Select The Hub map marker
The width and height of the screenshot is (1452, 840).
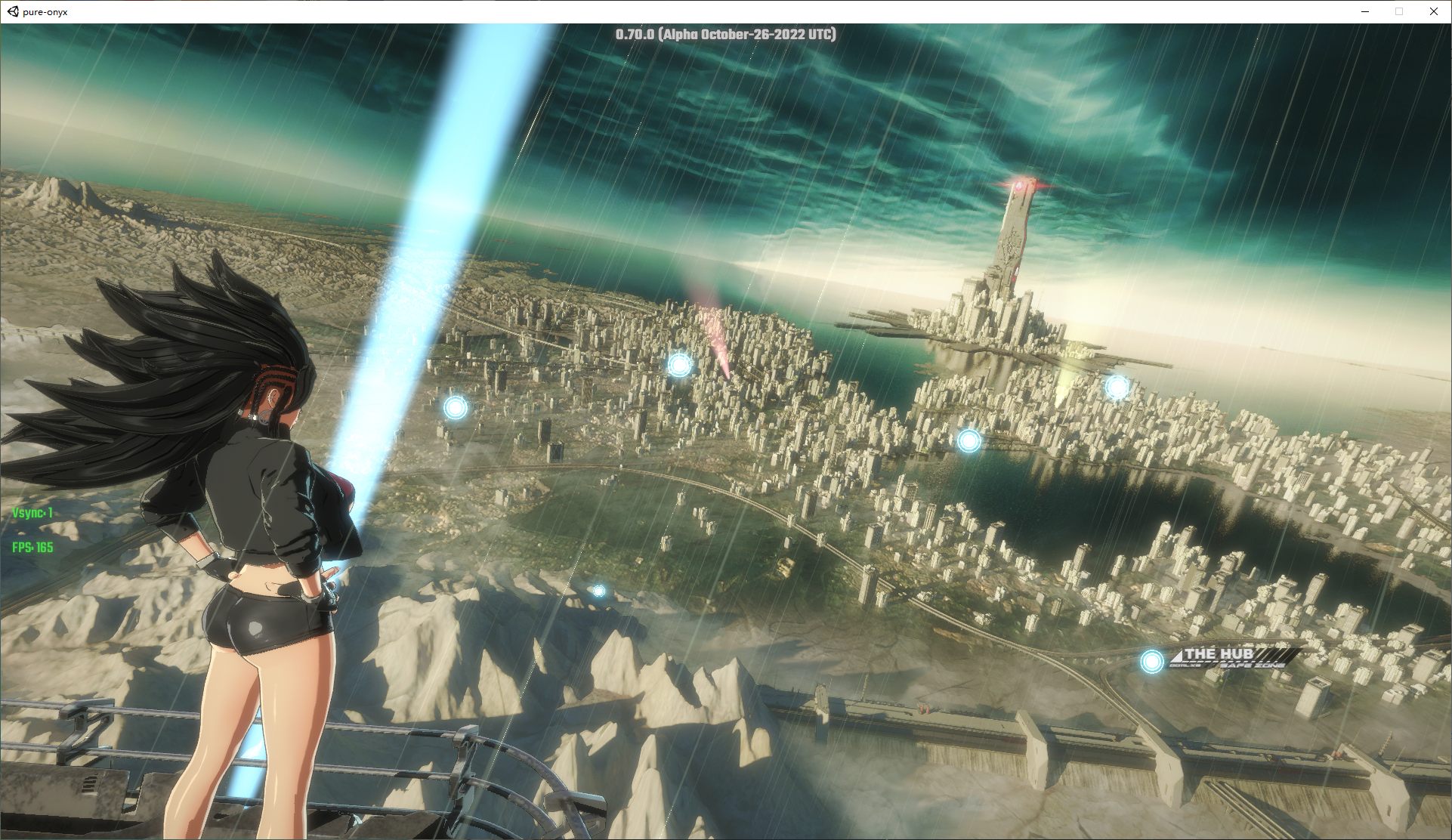pyautogui.click(x=1151, y=662)
